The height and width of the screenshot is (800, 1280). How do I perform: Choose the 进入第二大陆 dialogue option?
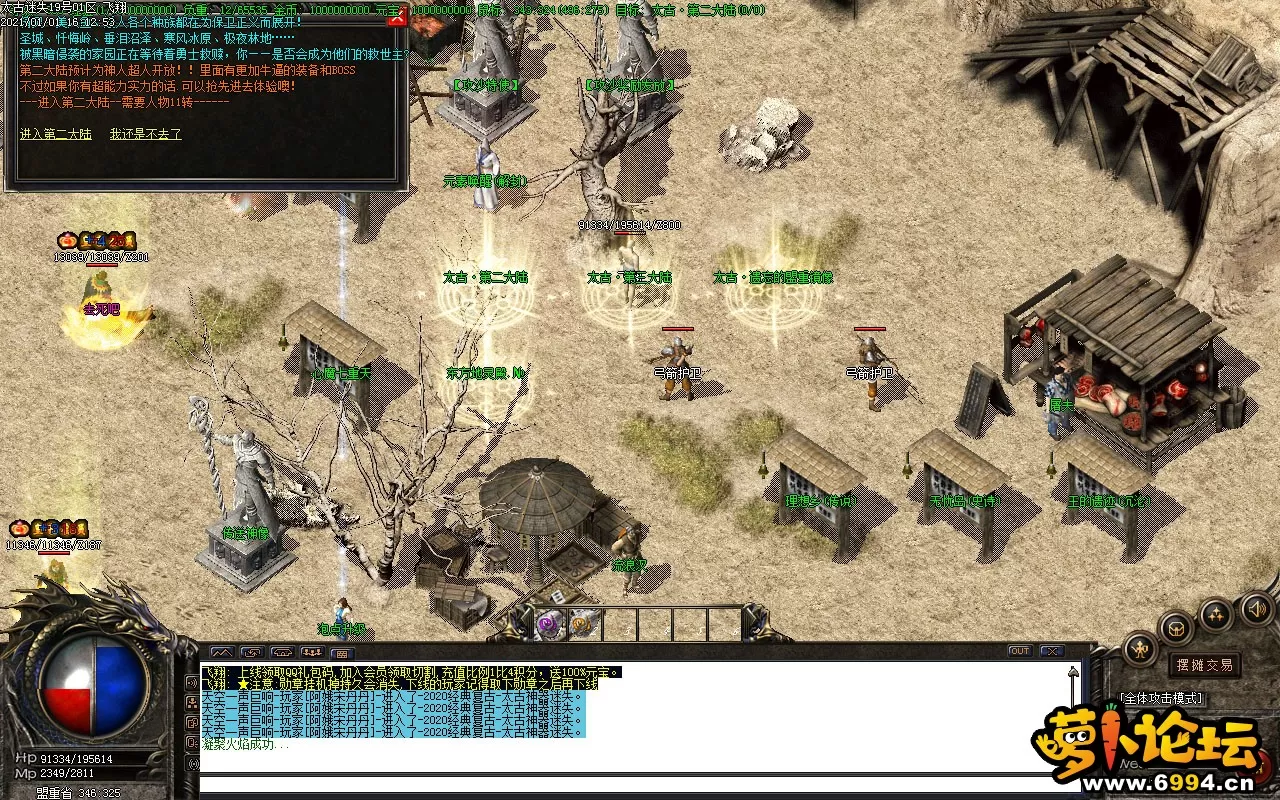[x=55, y=134]
